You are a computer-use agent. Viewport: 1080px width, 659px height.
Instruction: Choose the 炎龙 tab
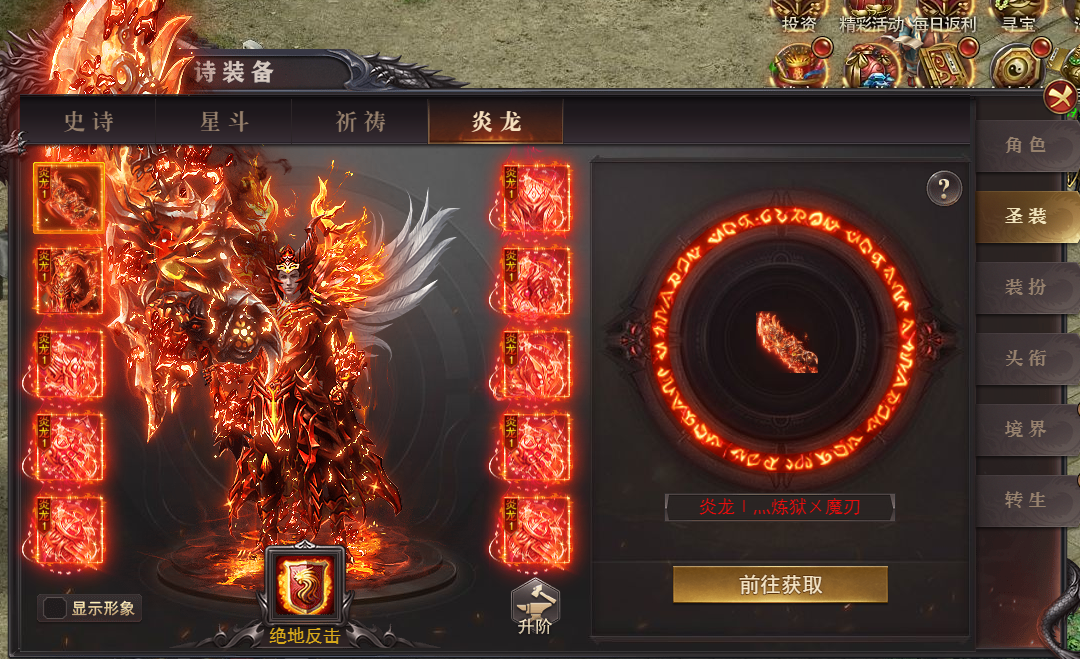pos(496,122)
